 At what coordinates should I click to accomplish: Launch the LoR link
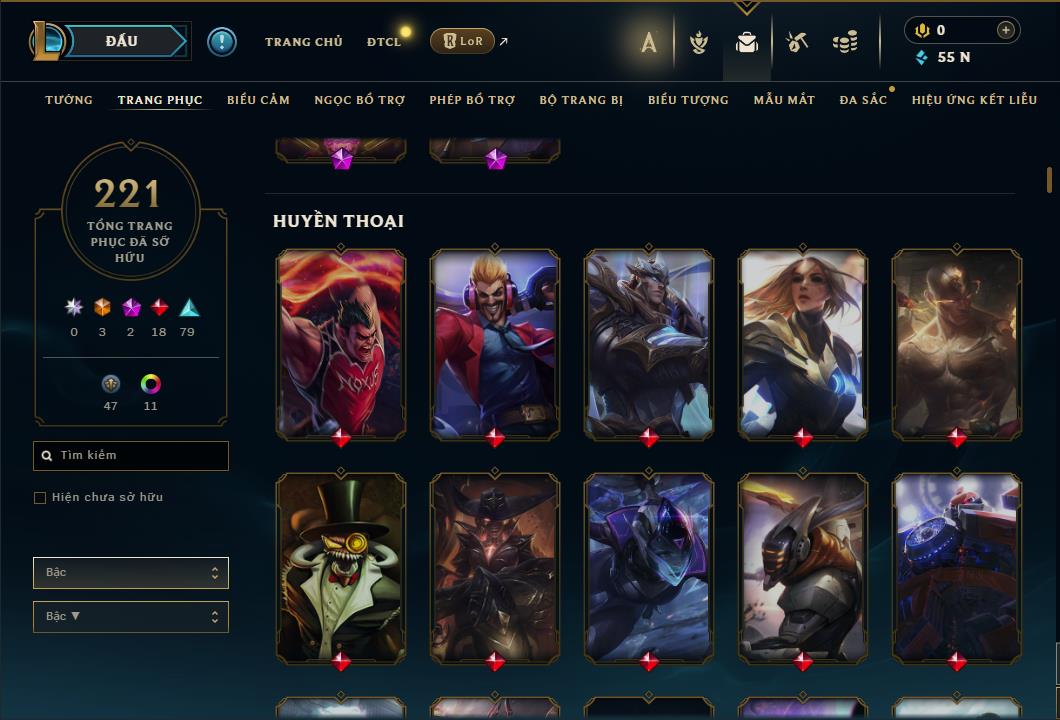(x=462, y=41)
